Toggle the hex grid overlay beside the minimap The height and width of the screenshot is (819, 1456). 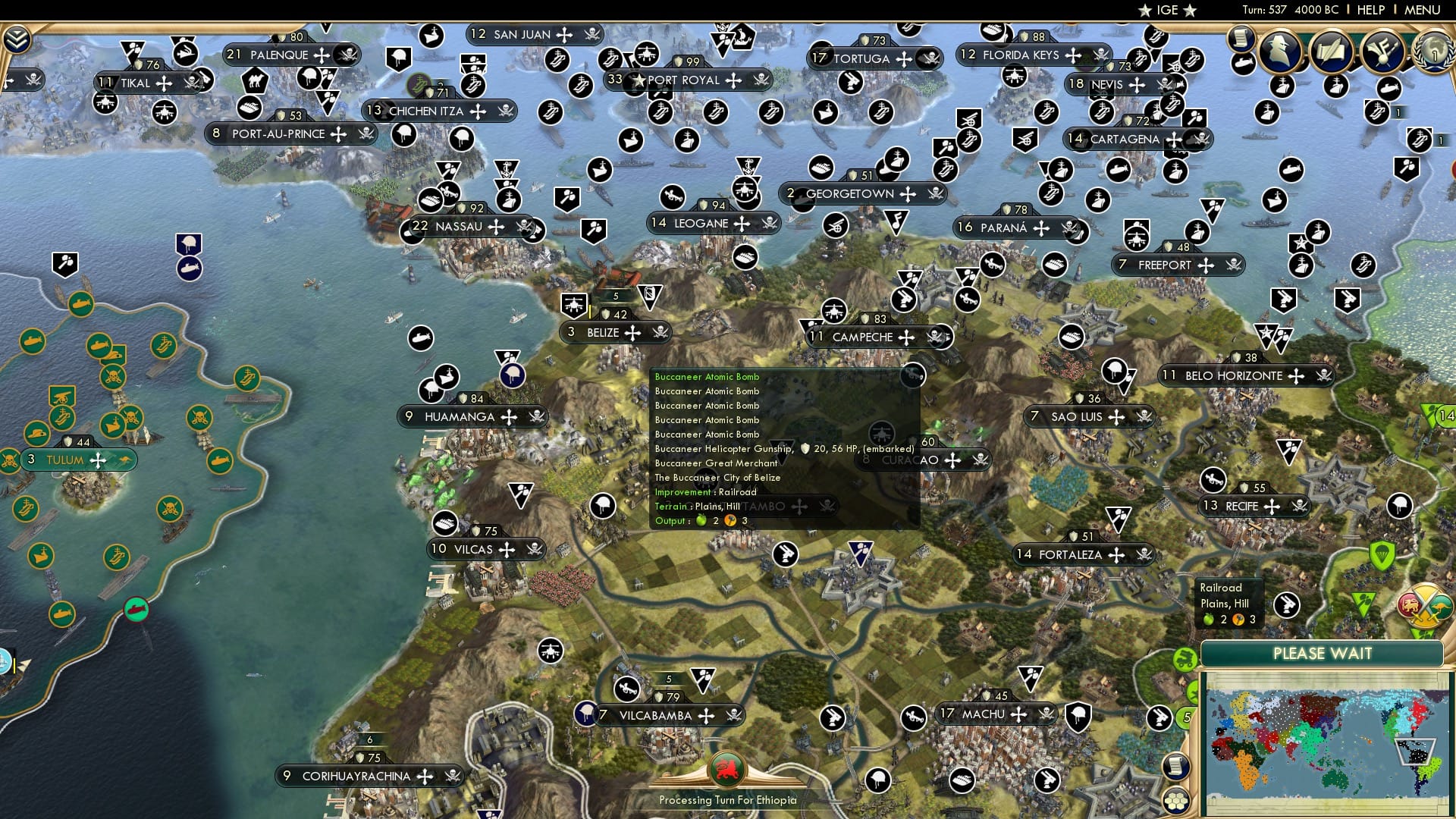tap(1175, 802)
